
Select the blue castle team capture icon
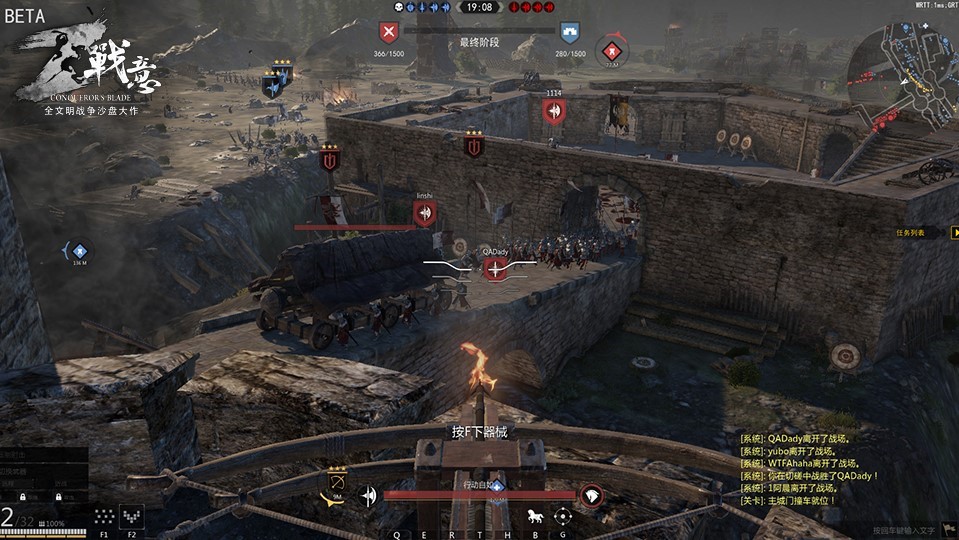[x=569, y=33]
